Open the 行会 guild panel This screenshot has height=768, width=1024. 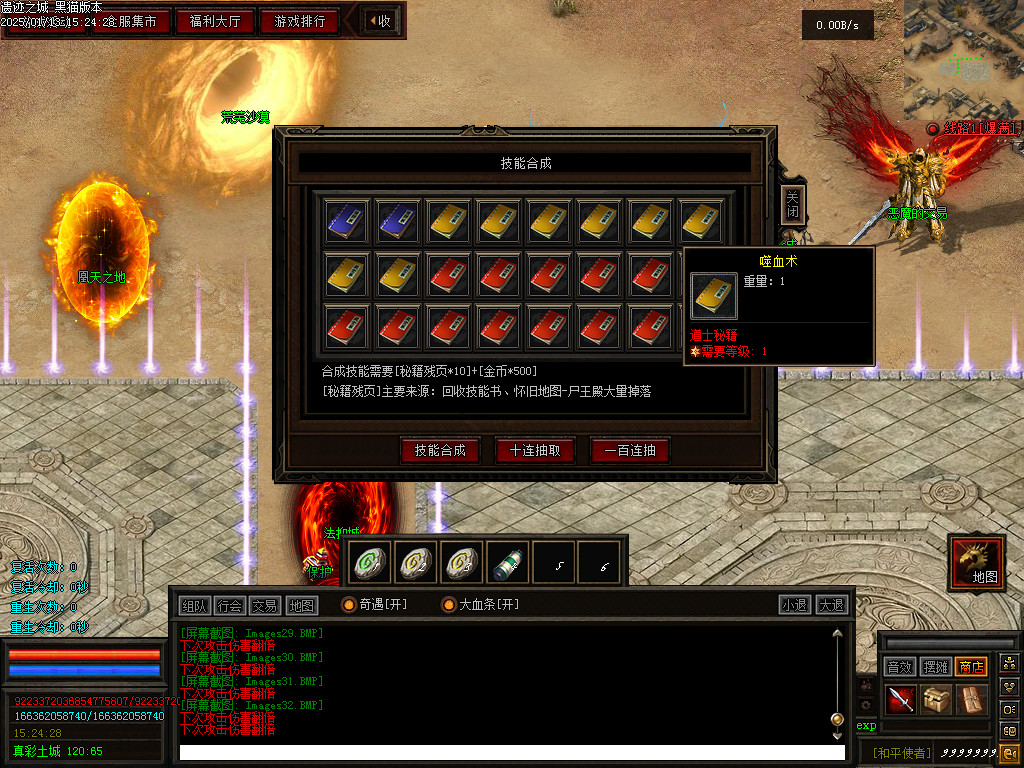(230, 605)
